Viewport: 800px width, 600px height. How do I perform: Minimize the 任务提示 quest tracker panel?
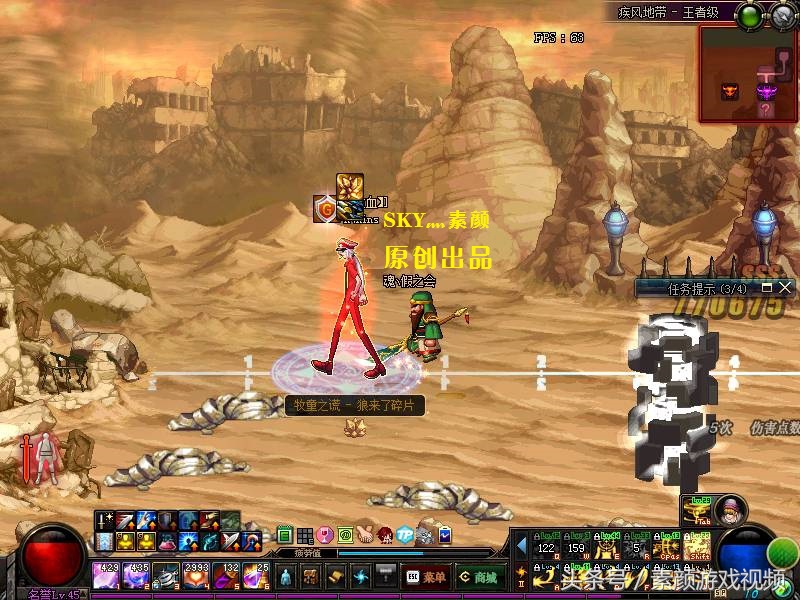(767, 288)
